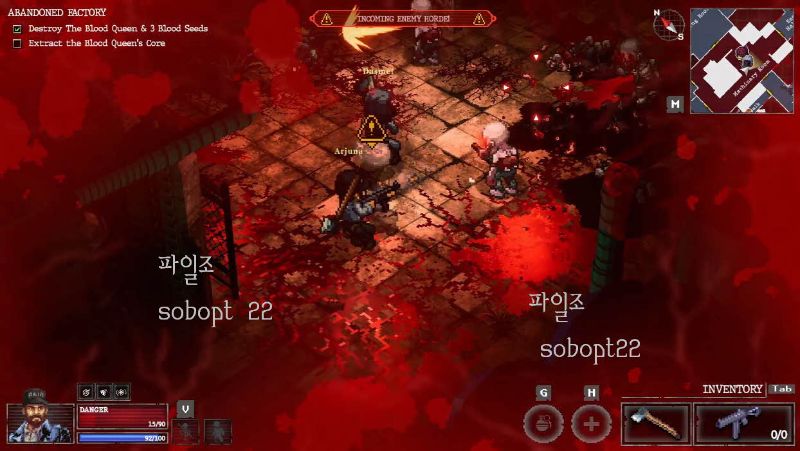800x451 pixels.
Task: Click the compass next to the minimap
Action: pos(668,24)
